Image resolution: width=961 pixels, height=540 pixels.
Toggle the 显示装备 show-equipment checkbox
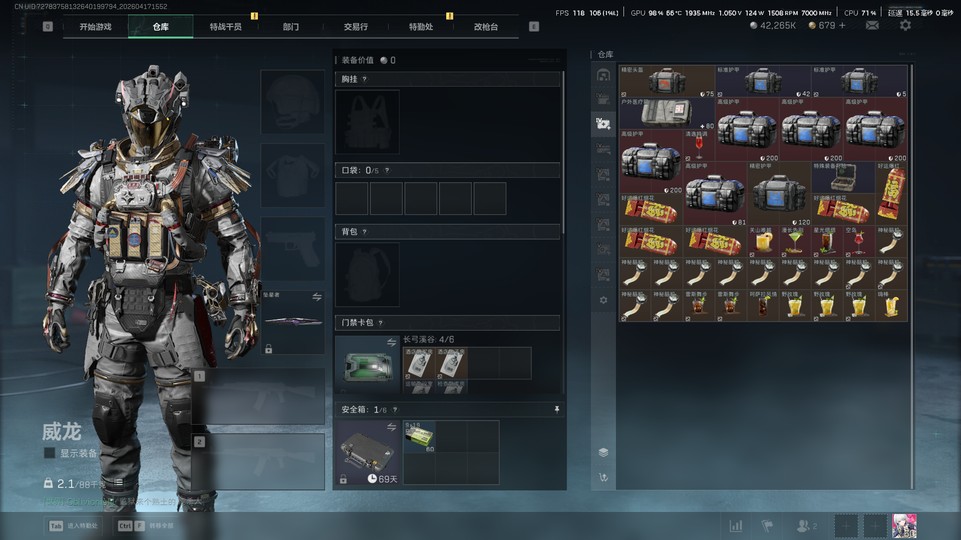49,453
